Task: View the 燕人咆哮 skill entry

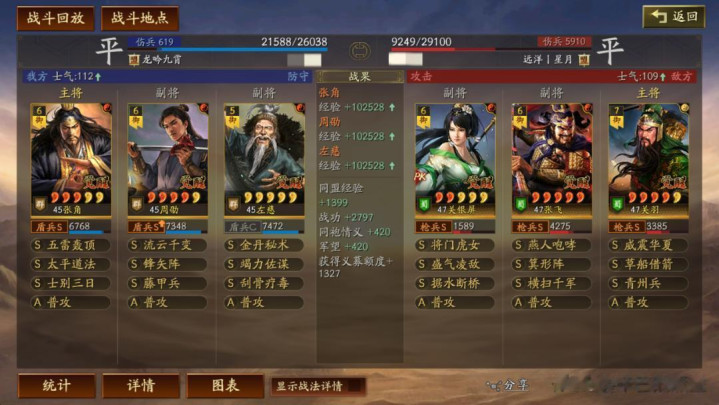Action: (x=551, y=244)
